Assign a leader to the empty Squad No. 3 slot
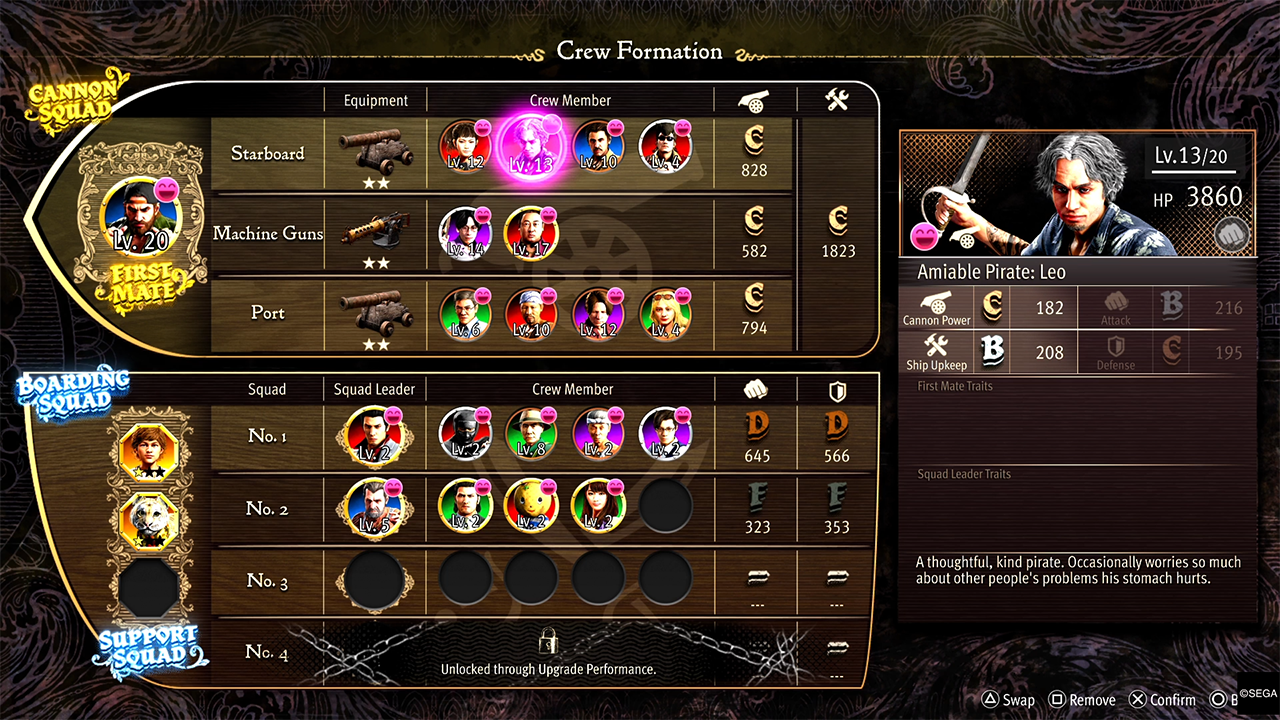This screenshot has height=720, width=1280. tap(374, 580)
